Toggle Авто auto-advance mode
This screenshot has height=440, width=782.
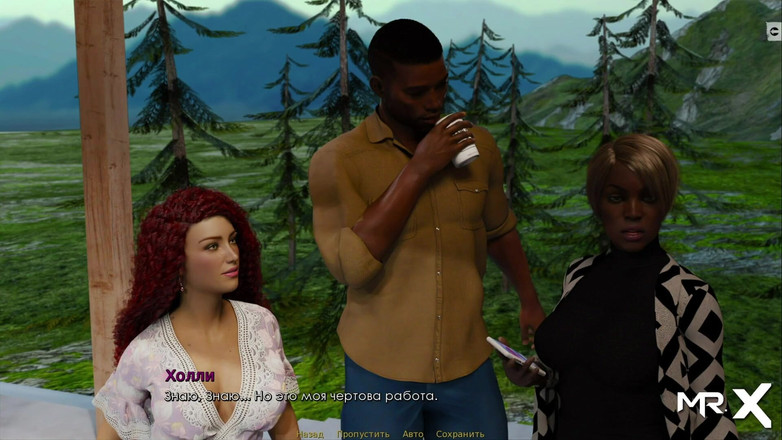(413, 434)
